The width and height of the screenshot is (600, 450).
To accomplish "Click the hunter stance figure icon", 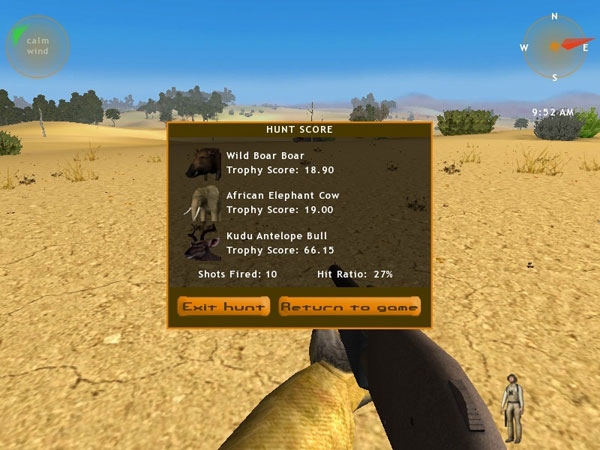I will pyautogui.click(x=512, y=407).
